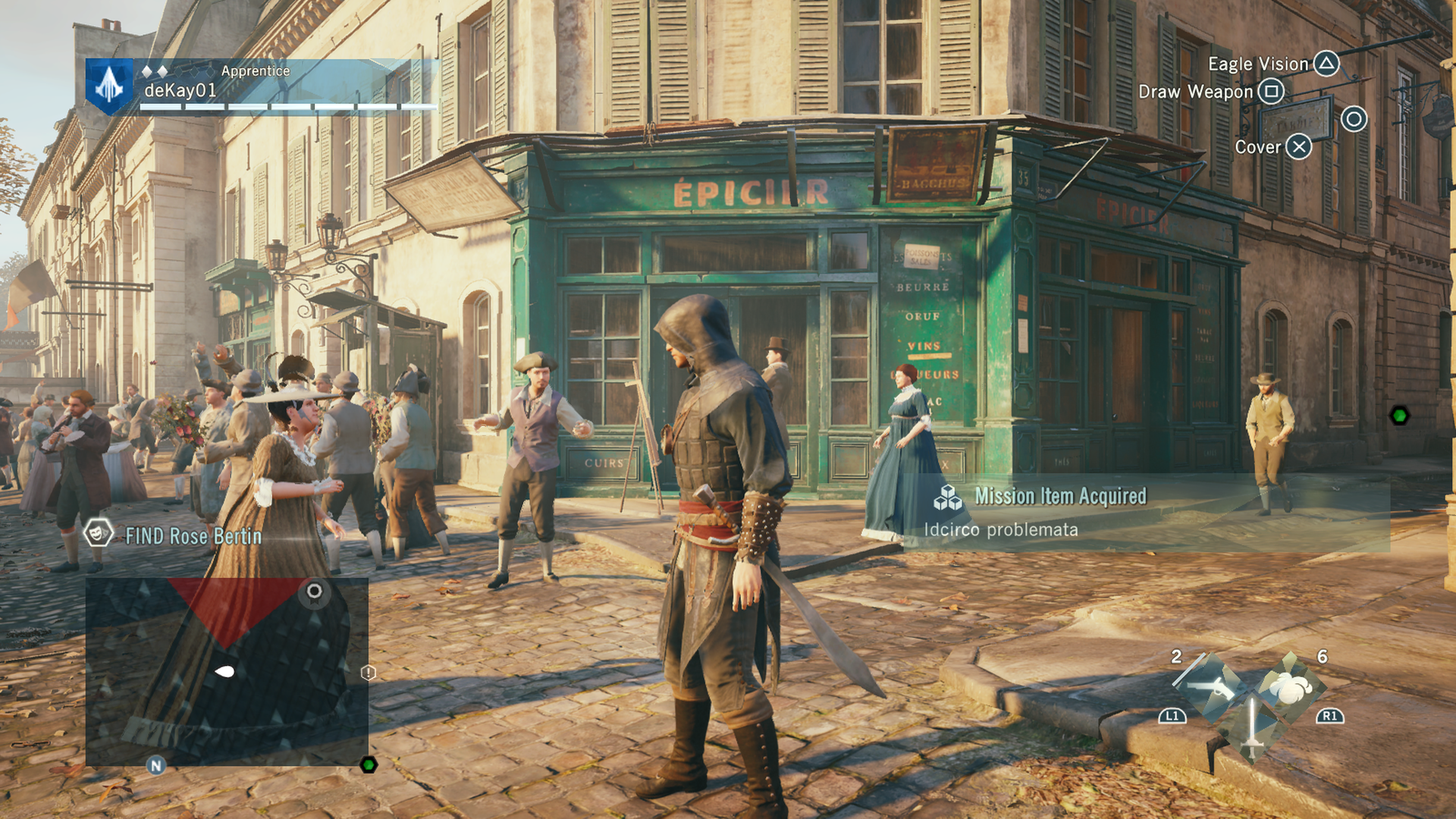This screenshot has width=1456, height=819.
Task: Open the minimap in the corner
Action: [x=227, y=672]
